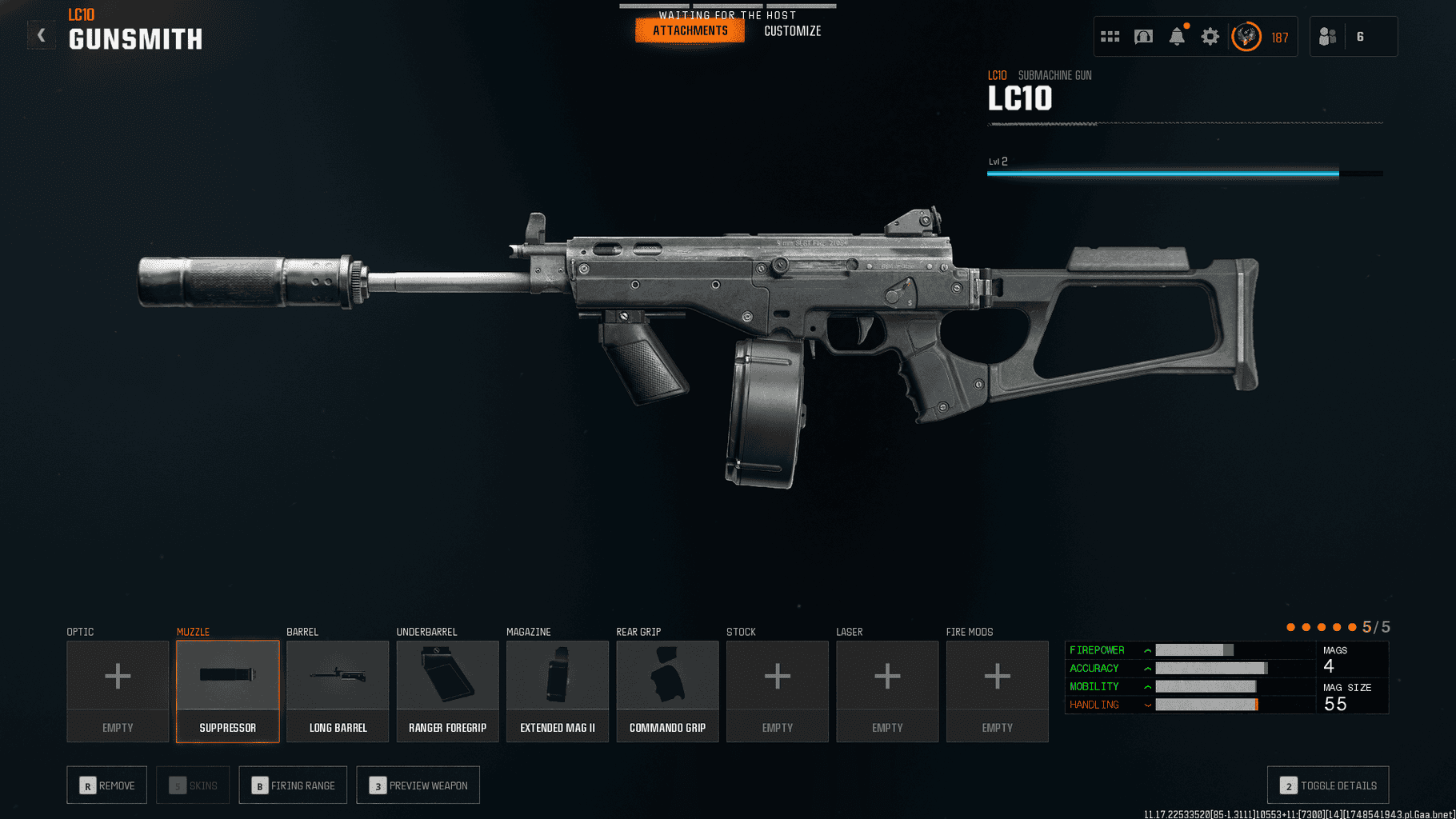The height and width of the screenshot is (819, 1456).
Task: Open the empty Laser slot
Action: (x=887, y=691)
